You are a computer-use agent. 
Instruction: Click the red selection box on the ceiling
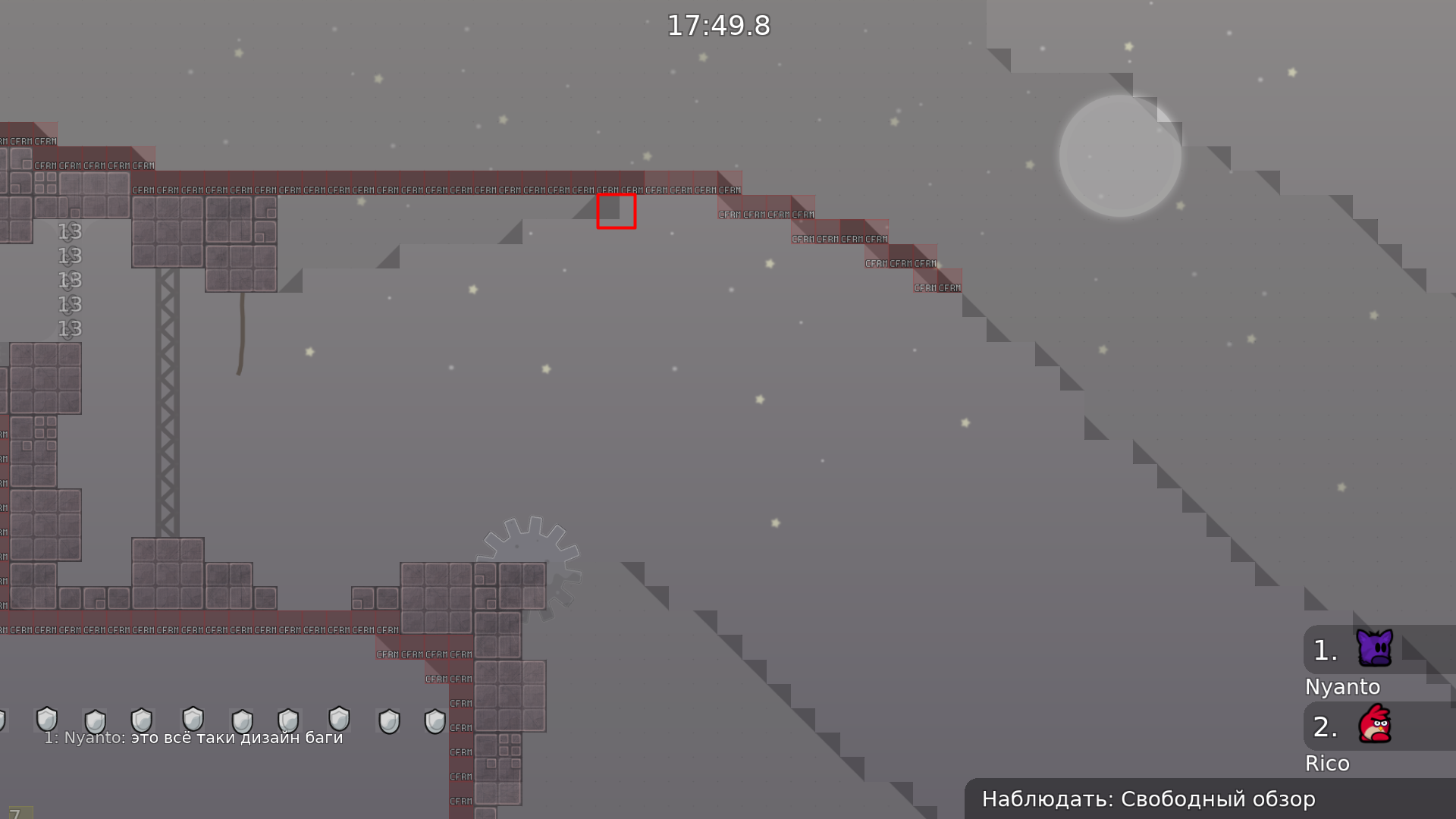point(617,212)
